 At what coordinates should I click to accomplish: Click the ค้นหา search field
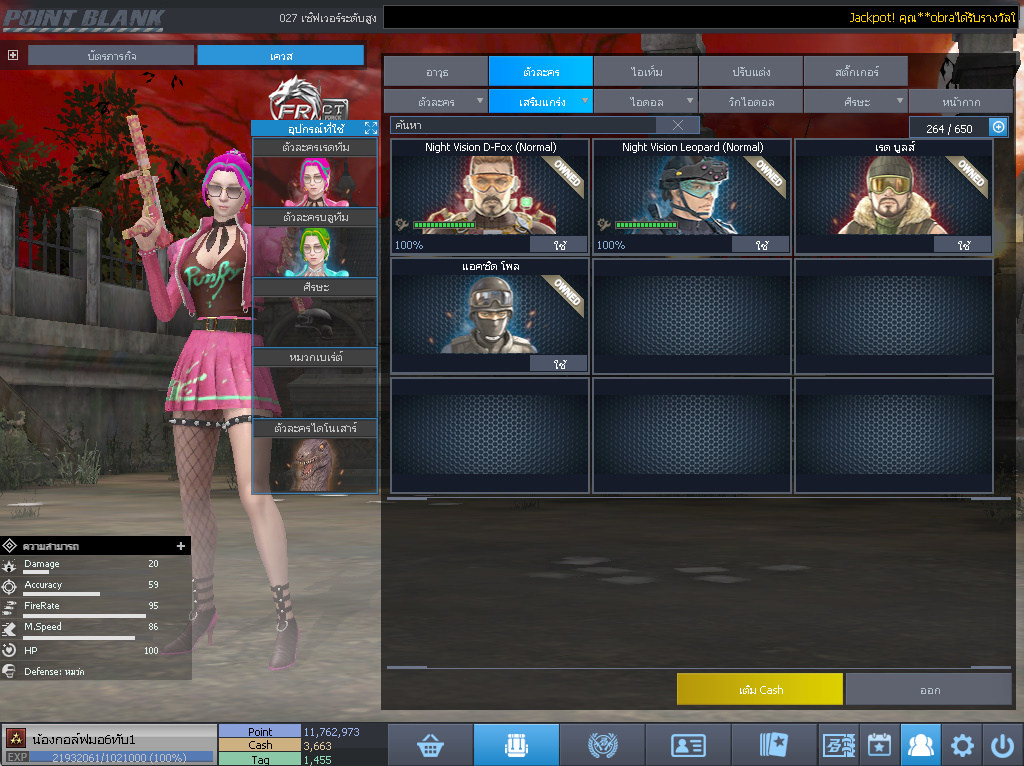click(525, 125)
